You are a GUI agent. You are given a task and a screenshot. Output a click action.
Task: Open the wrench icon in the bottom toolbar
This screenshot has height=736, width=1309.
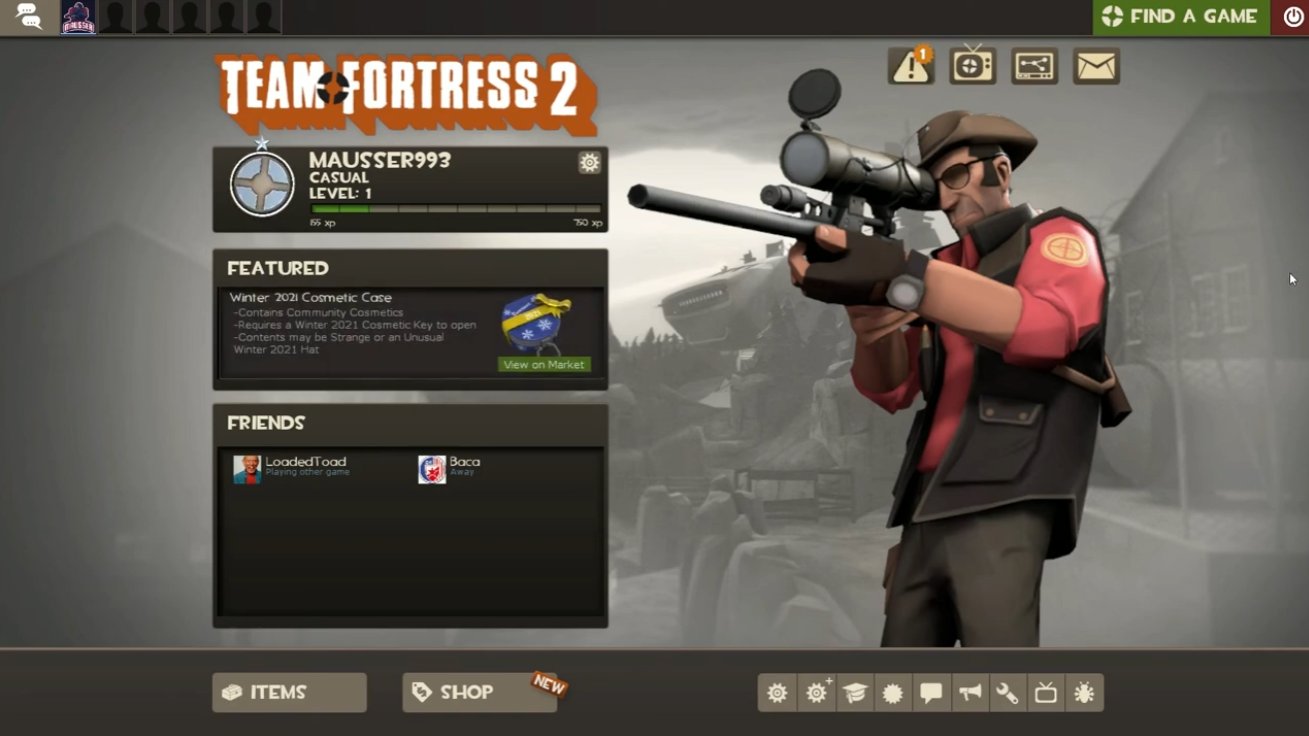pos(1007,693)
